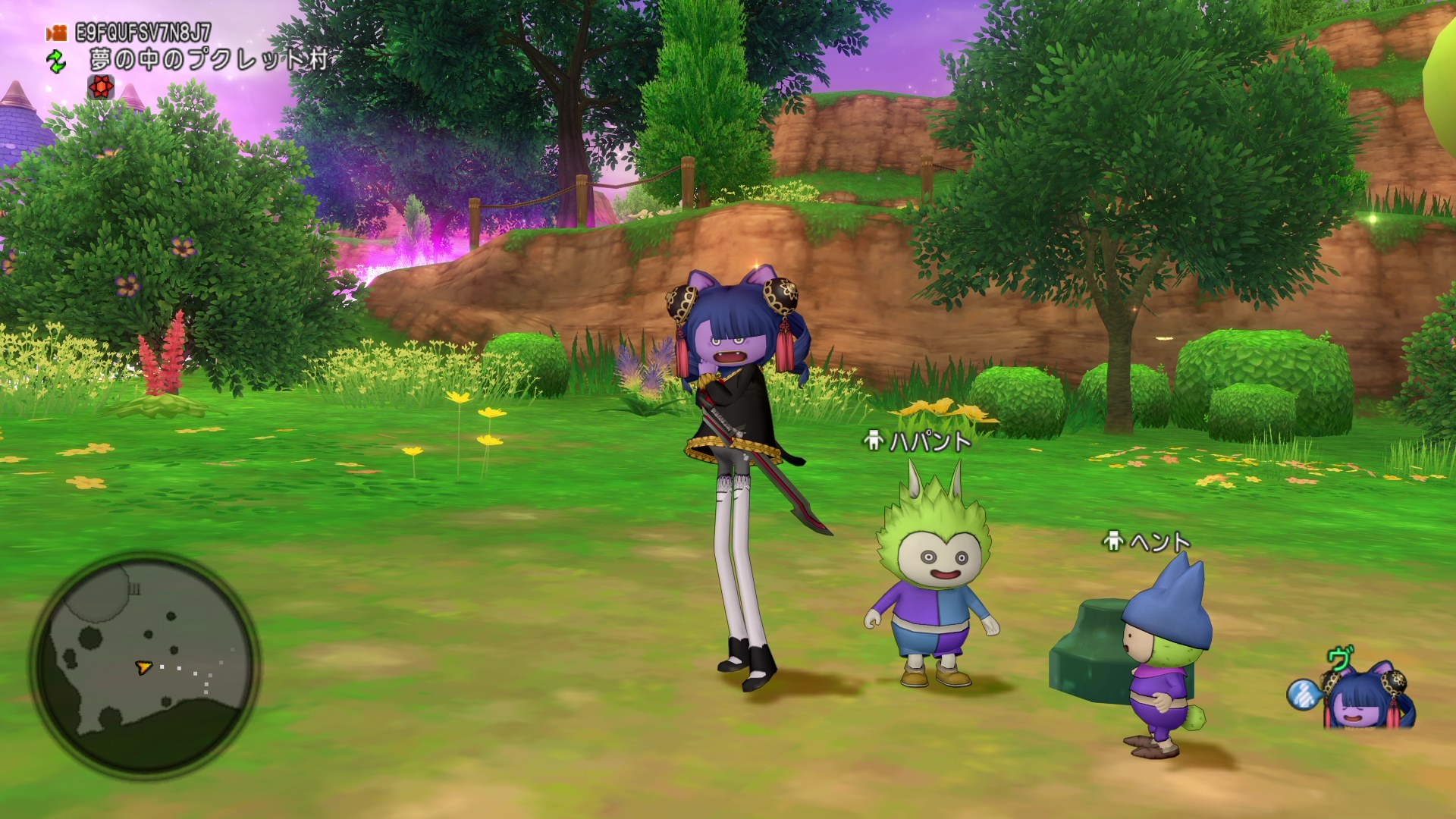Click the circular minimap
Viewport: 1456px width, 819px height.
pyautogui.click(x=144, y=665)
